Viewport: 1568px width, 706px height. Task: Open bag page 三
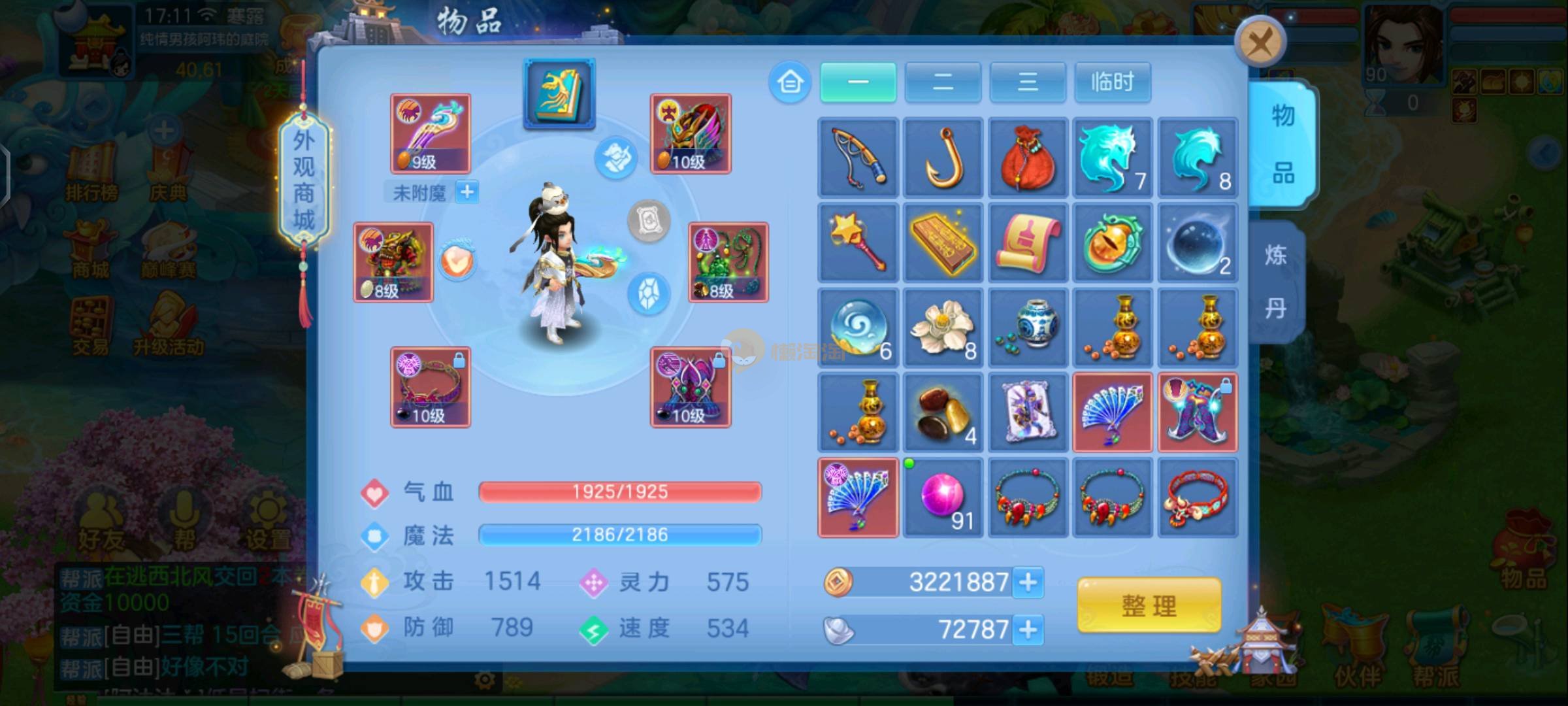(x=1028, y=82)
